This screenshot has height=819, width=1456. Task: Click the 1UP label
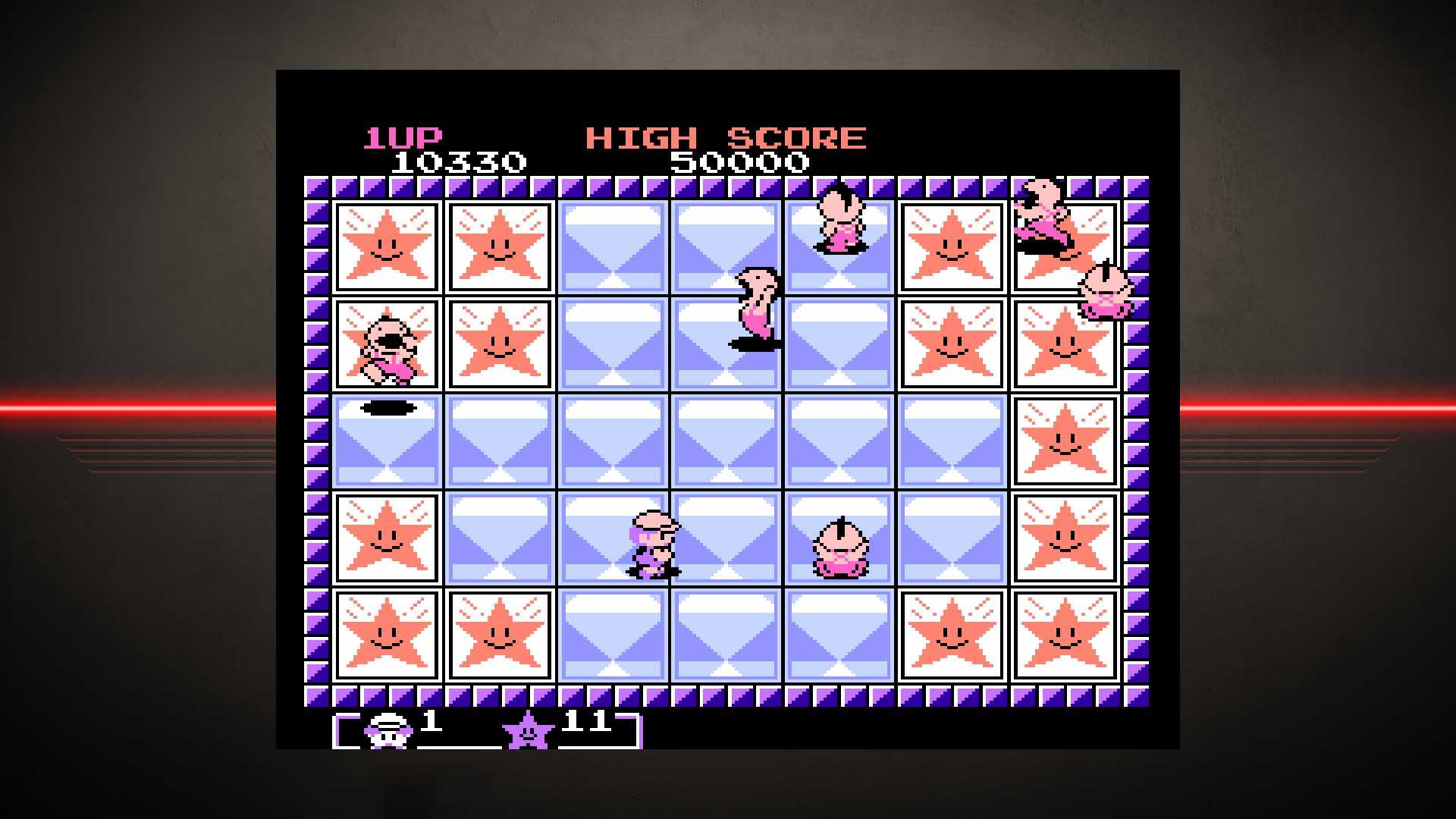tap(403, 138)
